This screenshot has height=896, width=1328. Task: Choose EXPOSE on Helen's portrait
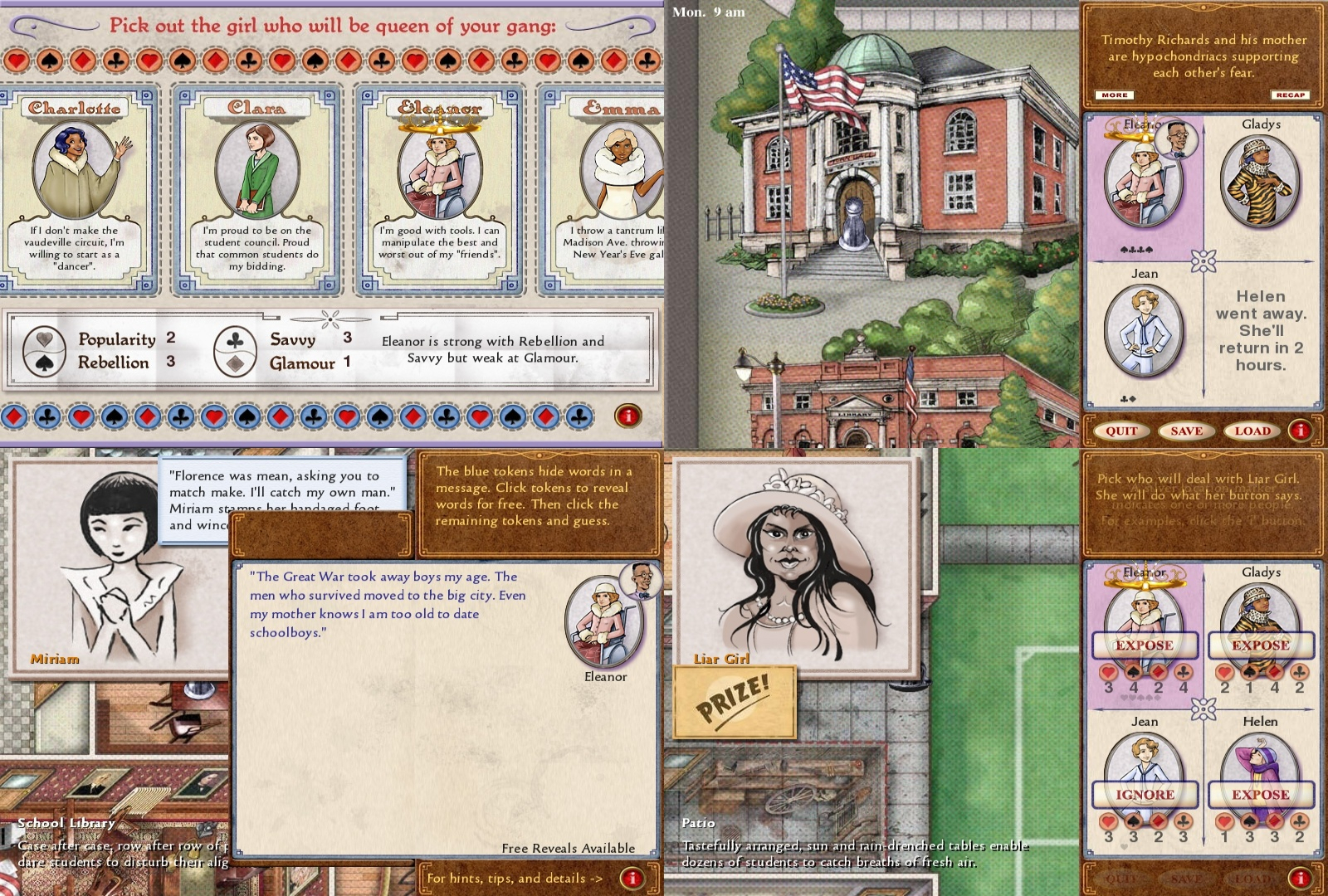click(x=1261, y=794)
